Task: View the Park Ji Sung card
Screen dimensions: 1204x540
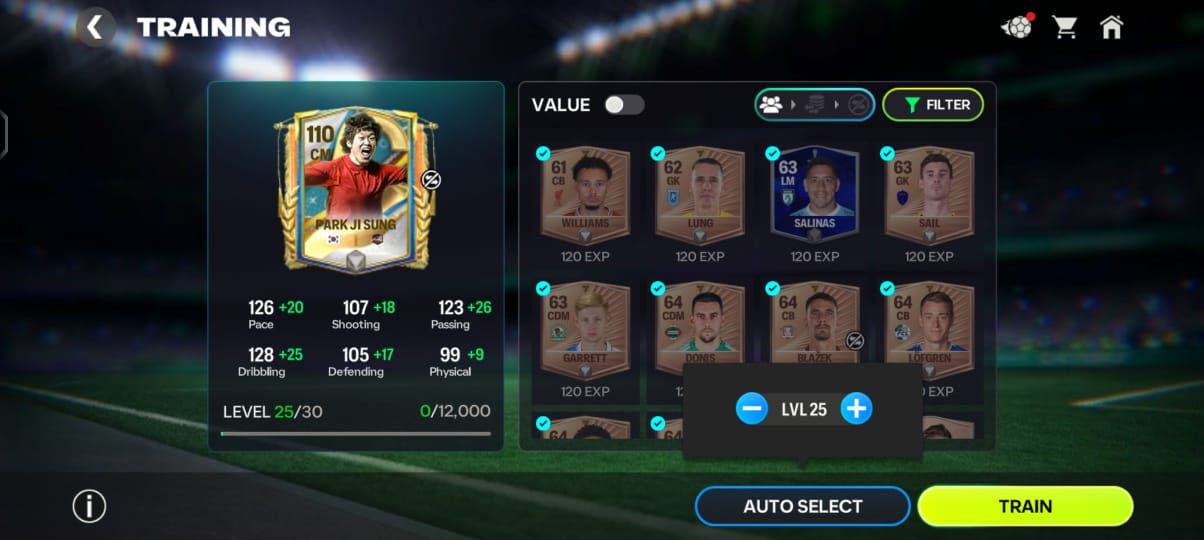Action: 356,190
